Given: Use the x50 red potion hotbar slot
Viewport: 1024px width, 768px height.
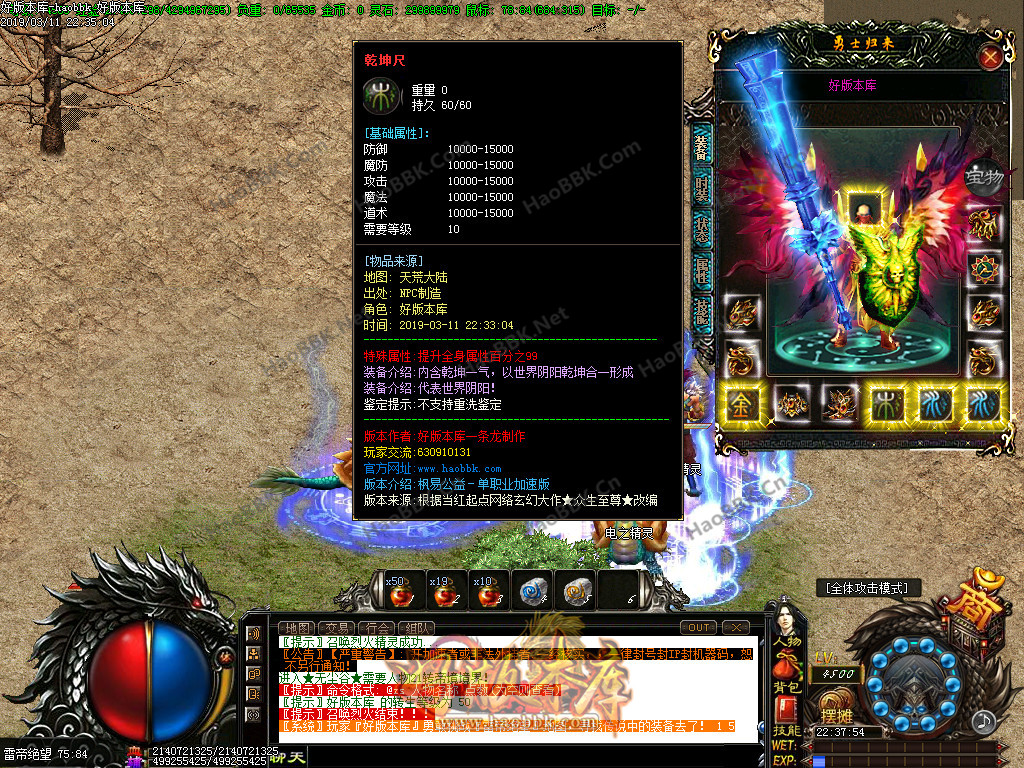Looking at the screenshot, I should coord(396,591).
